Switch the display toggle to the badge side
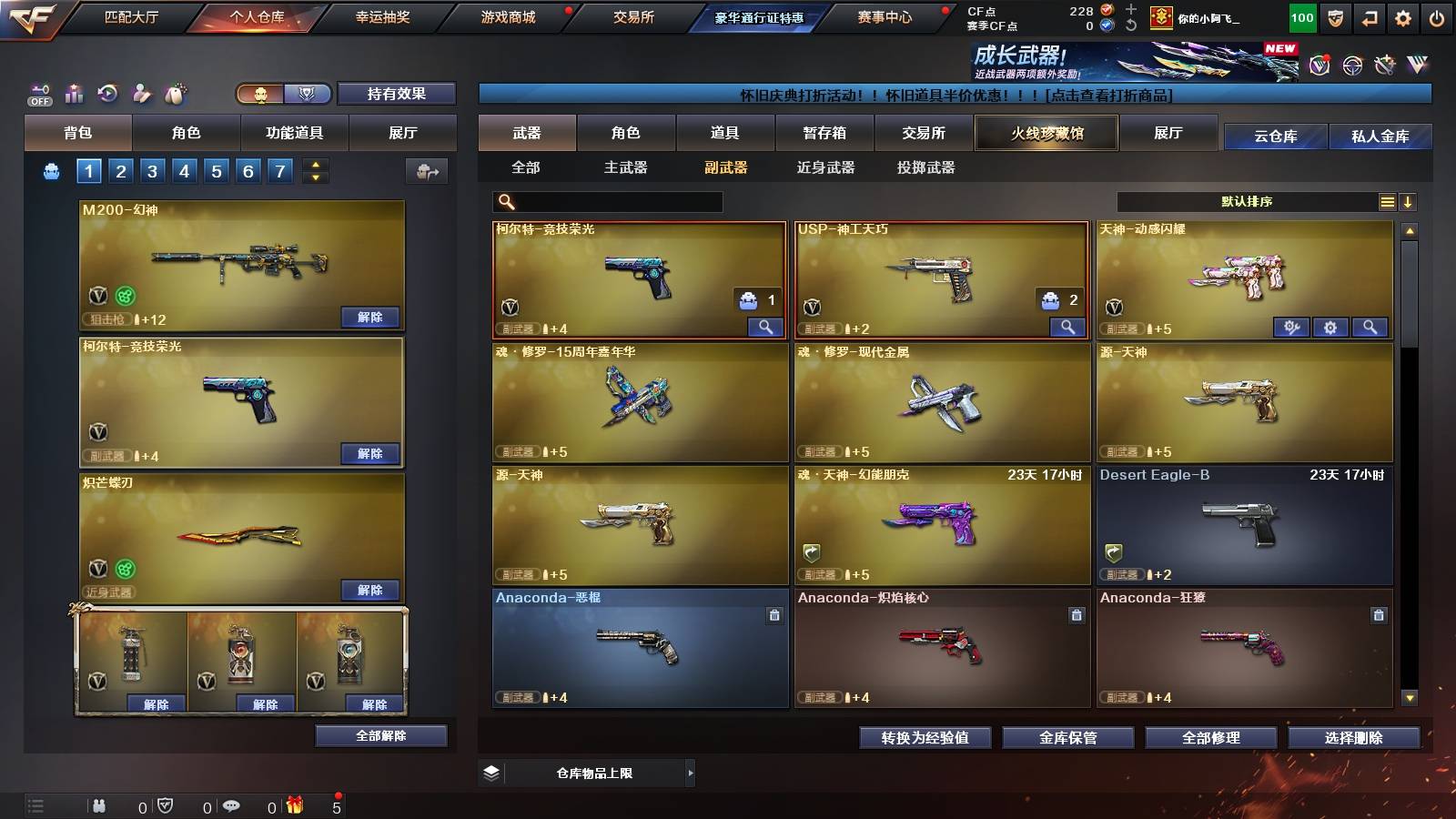The width and height of the screenshot is (1456, 819). pyautogui.click(x=308, y=94)
